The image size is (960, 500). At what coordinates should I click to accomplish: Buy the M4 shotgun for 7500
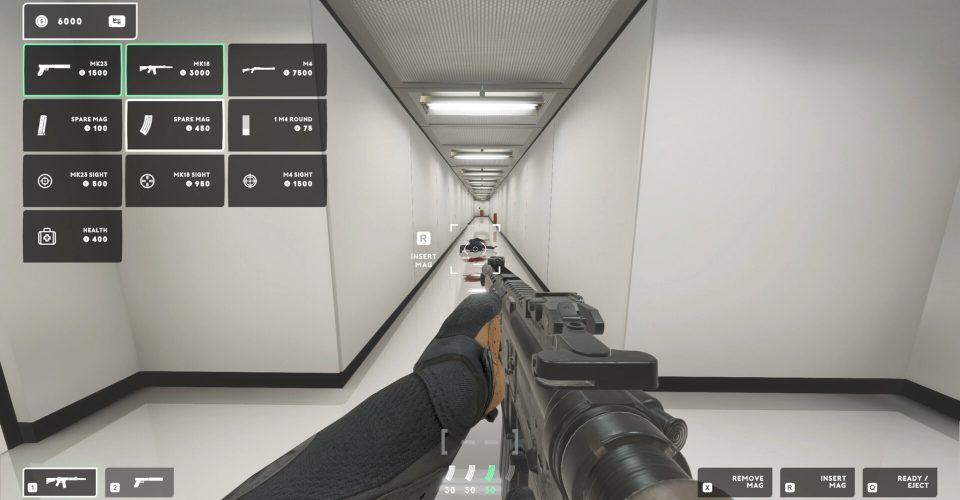[277, 70]
